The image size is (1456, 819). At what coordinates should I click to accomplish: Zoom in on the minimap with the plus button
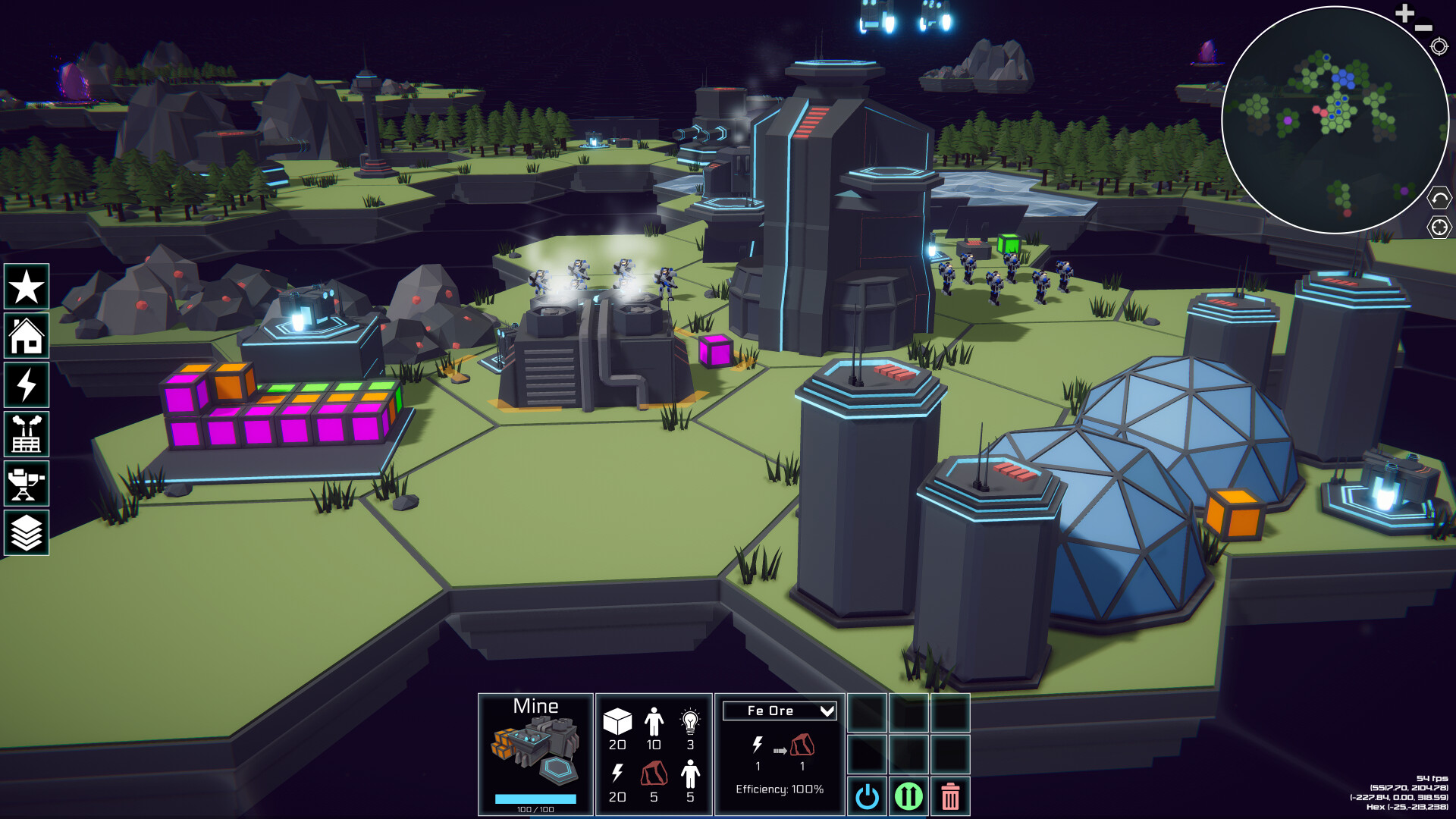(x=1403, y=13)
